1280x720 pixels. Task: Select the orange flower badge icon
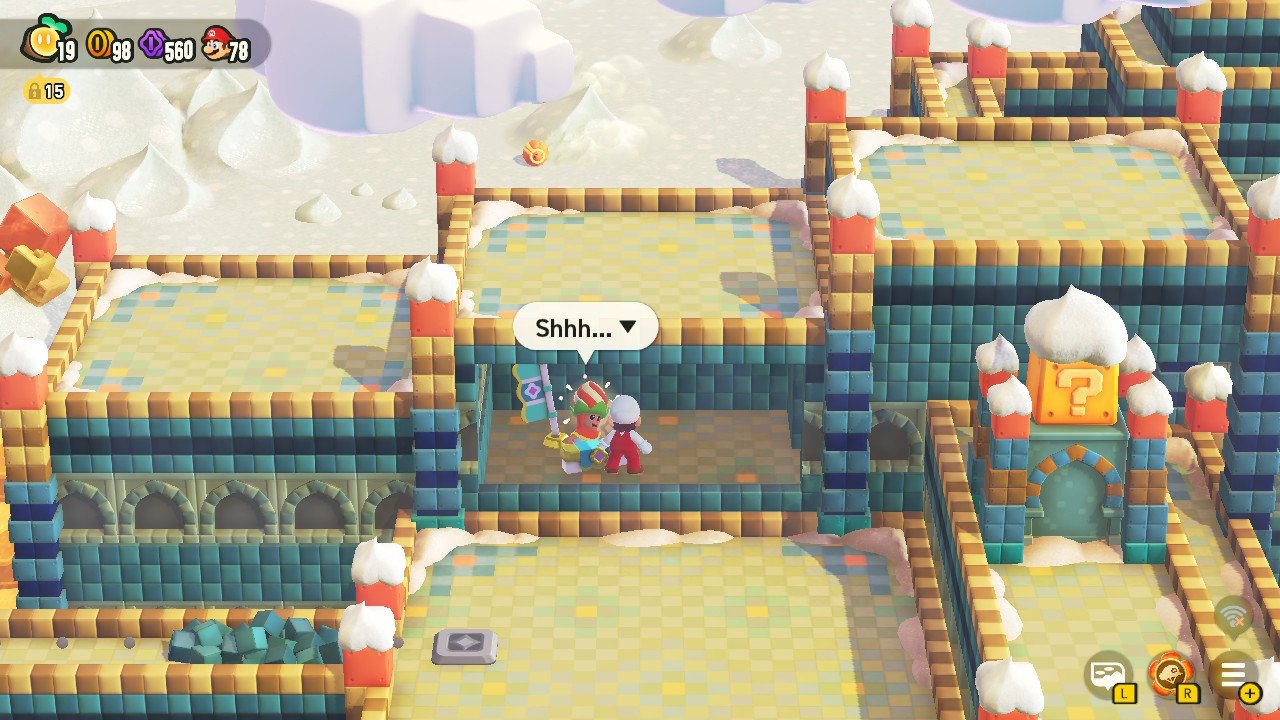(1171, 675)
